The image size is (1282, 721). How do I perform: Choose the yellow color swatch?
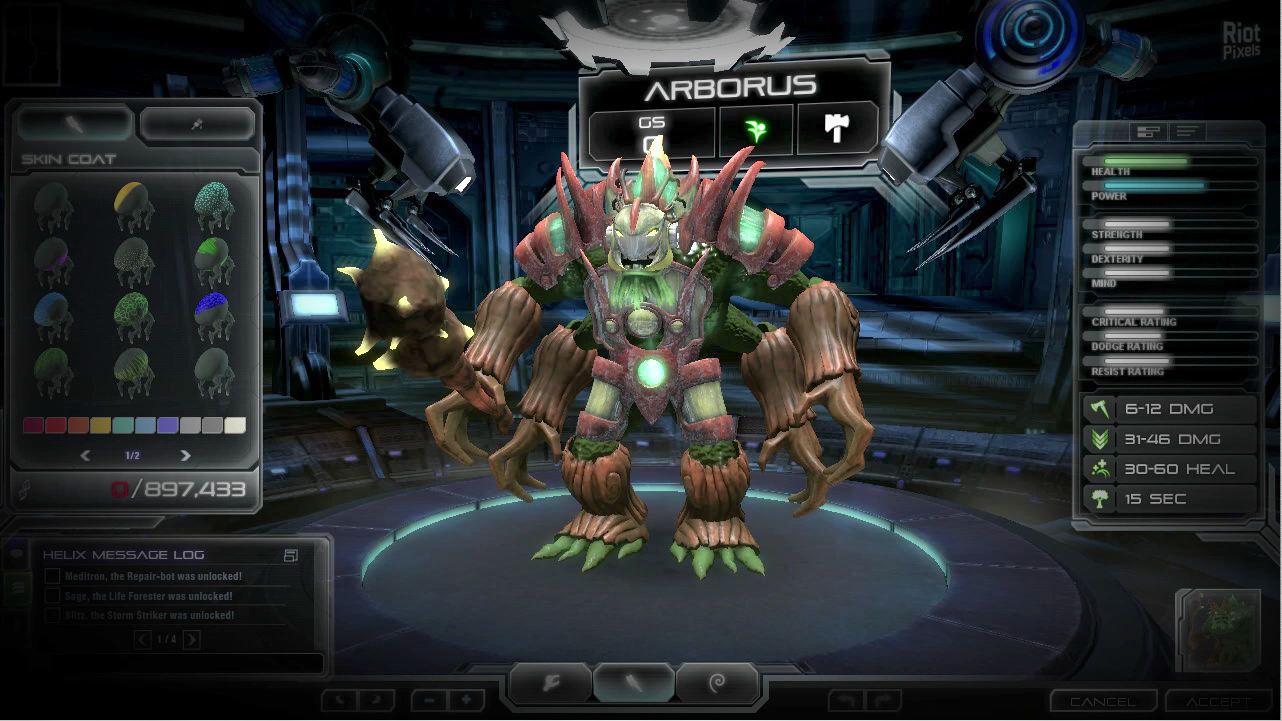click(x=100, y=426)
